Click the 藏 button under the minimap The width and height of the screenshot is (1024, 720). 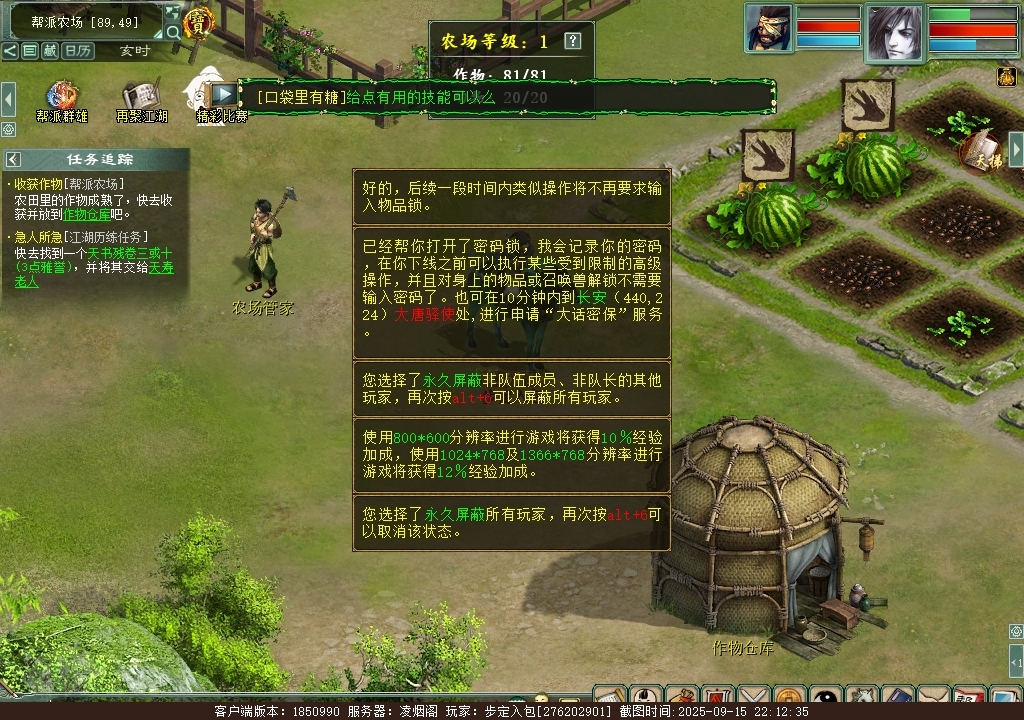(x=50, y=51)
